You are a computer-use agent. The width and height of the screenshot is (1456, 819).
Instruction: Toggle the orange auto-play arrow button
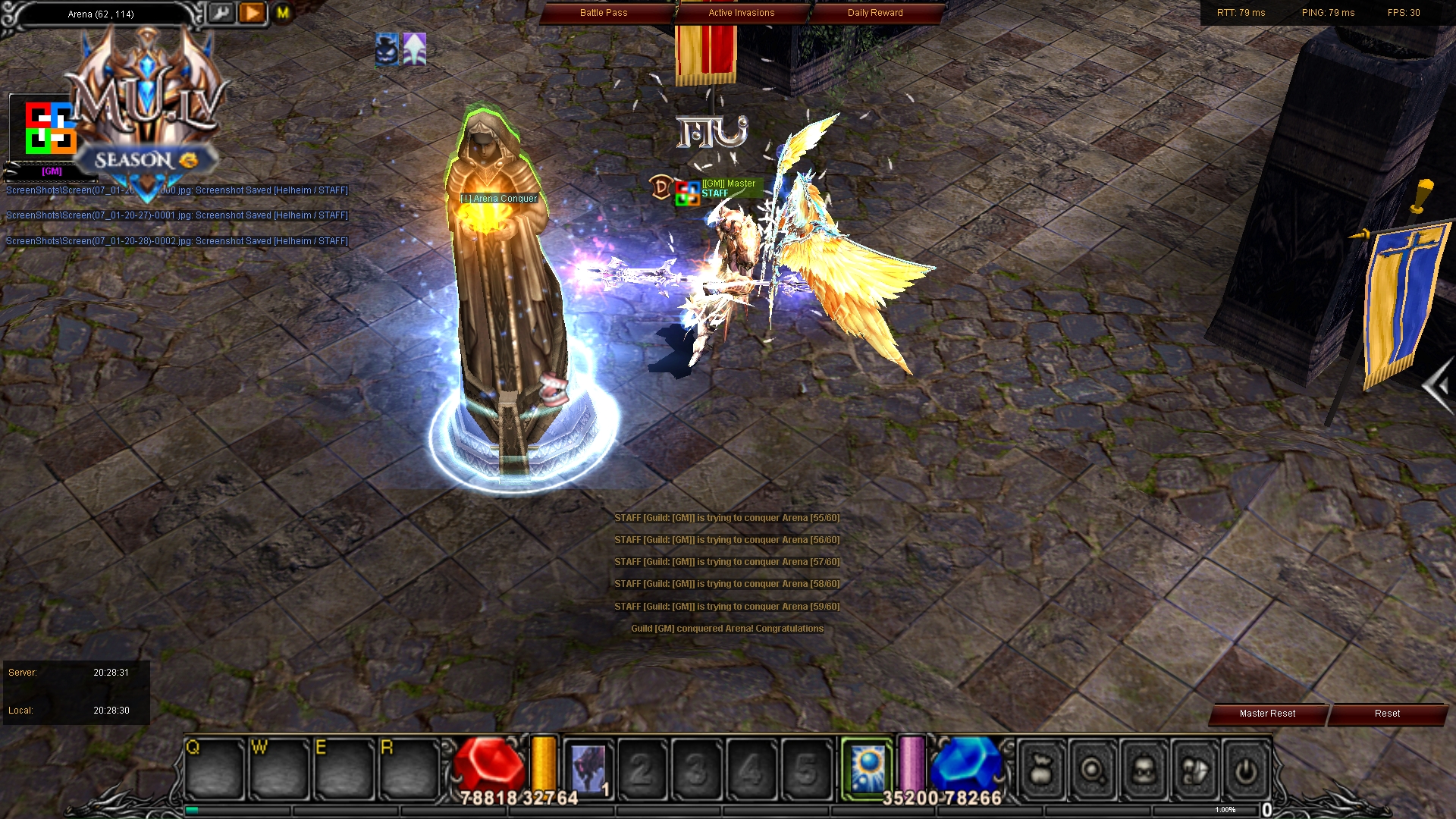tap(252, 12)
